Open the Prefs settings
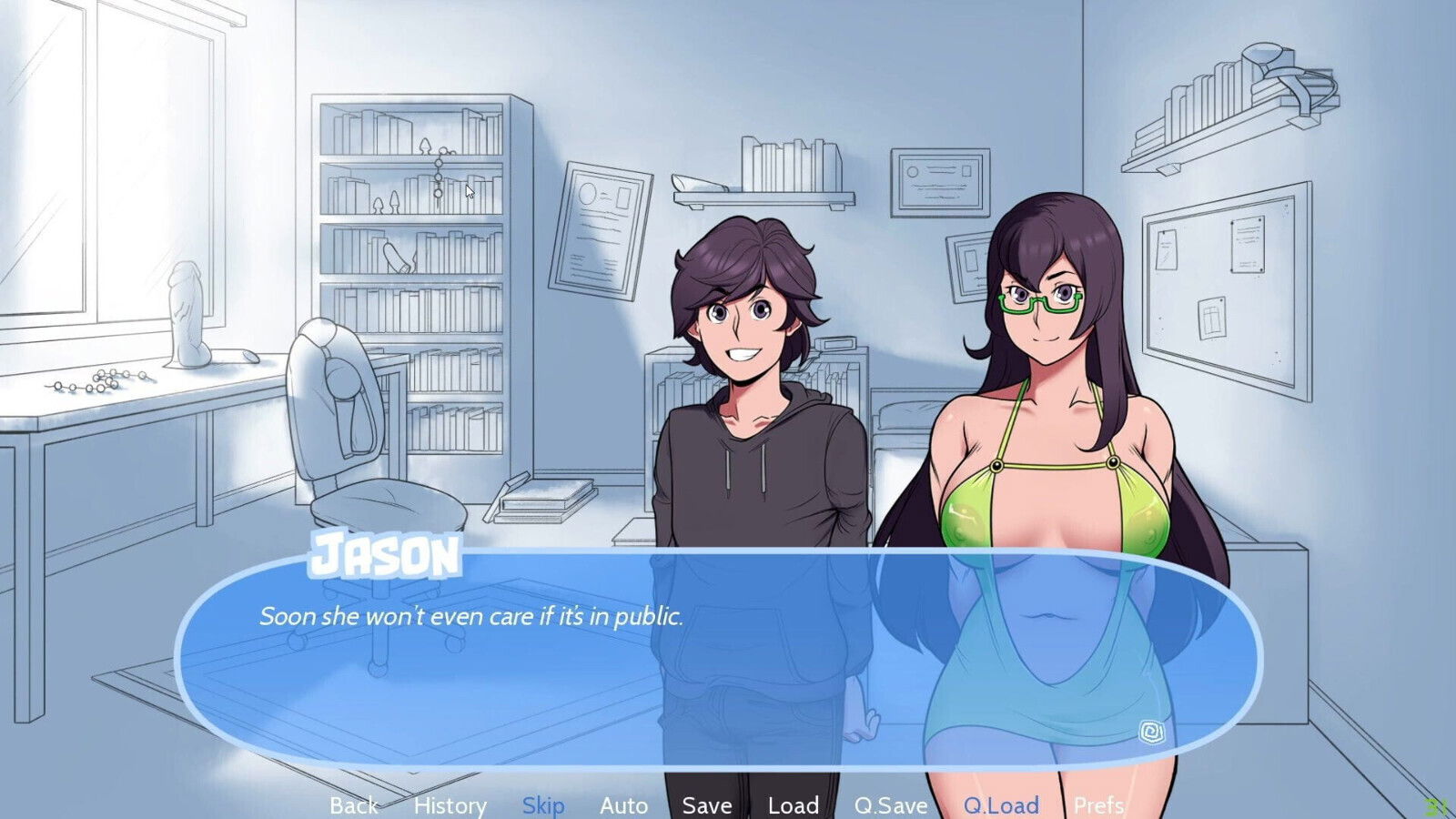Image resolution: width=1456 pixels, height=819 pixels. pyautogui.click(x=1098, y=805)
